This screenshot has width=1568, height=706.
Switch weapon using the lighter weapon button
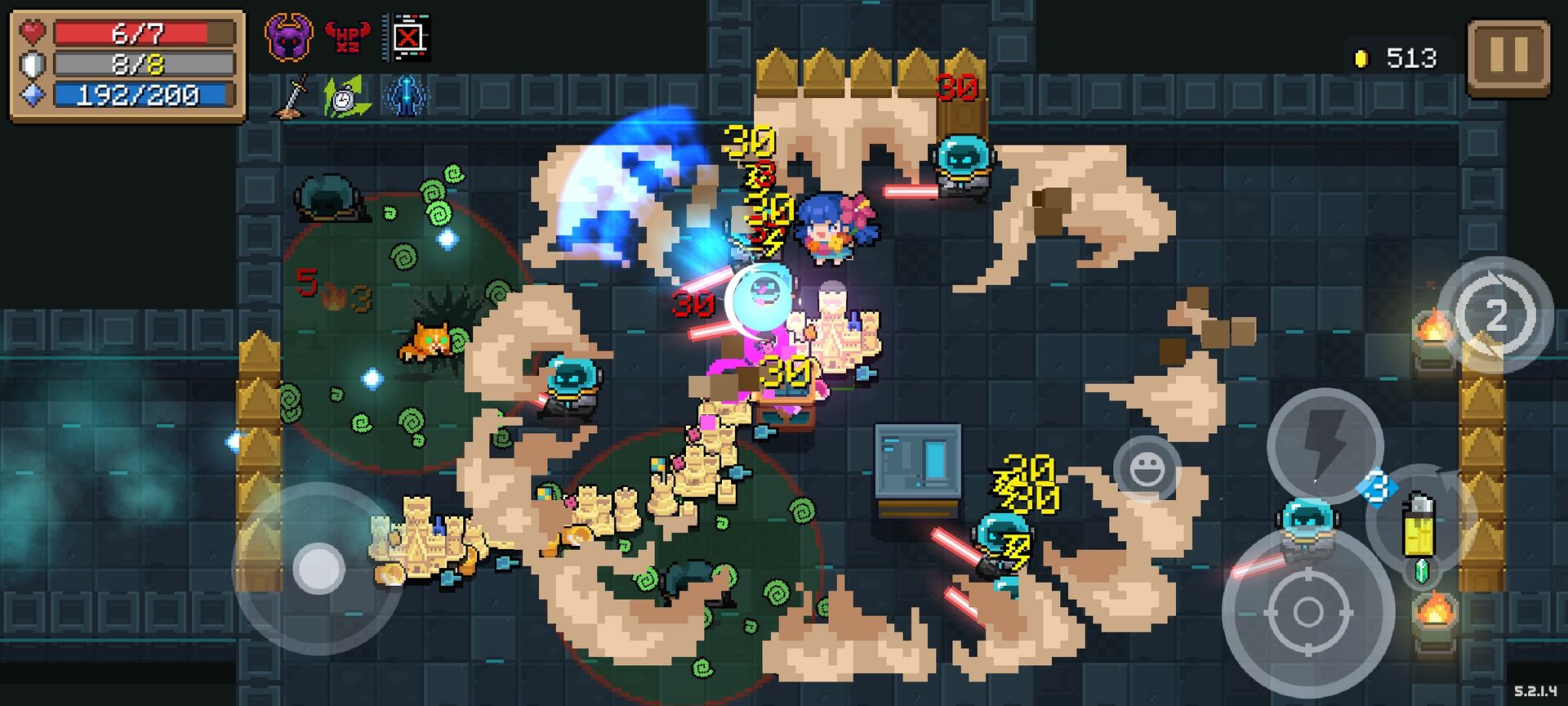(1420, 523)
